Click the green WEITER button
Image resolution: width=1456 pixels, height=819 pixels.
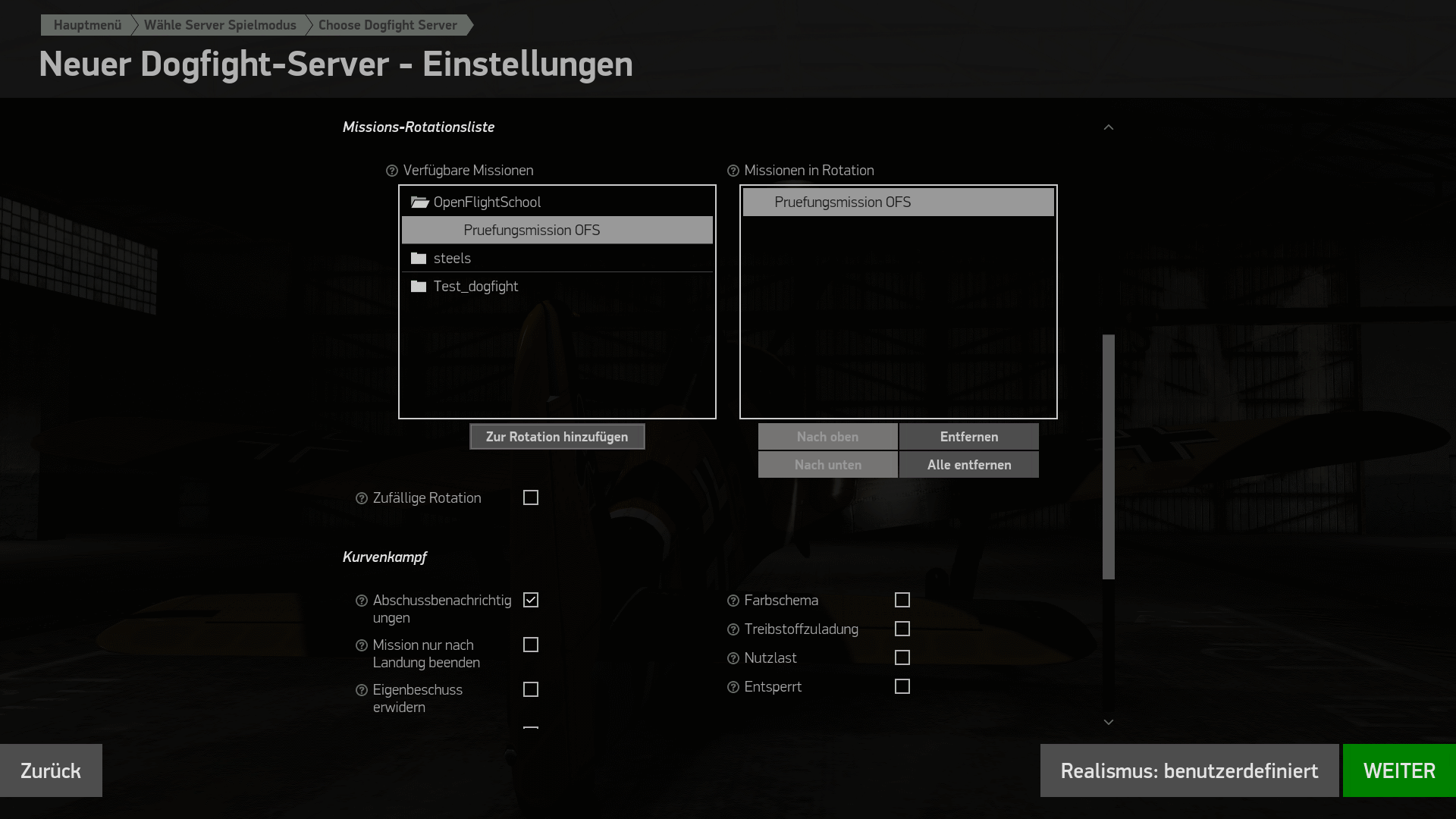pos(1399,770)
